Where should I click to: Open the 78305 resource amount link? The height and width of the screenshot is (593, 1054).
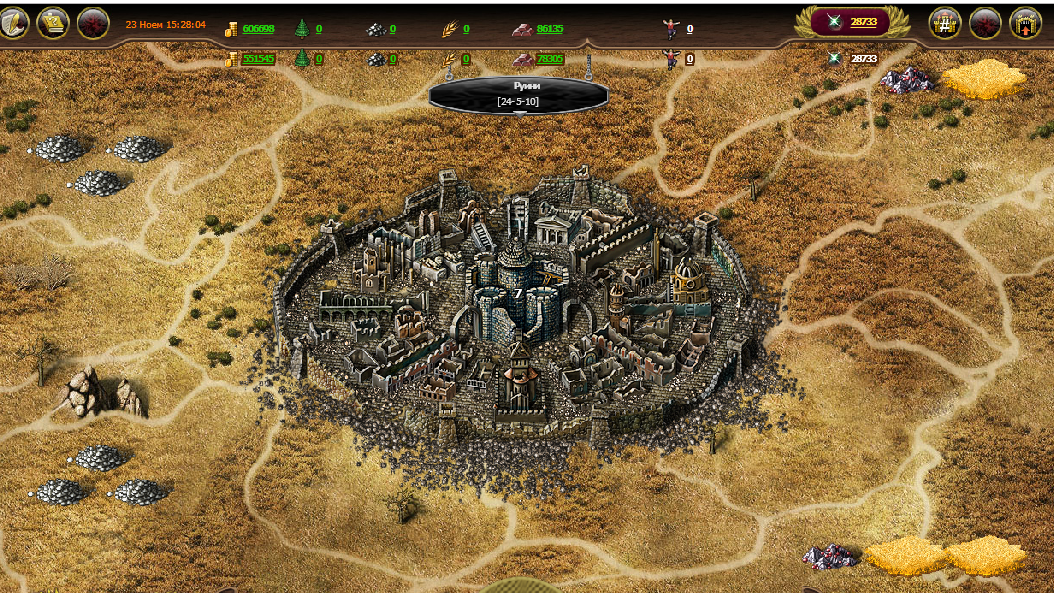click(550, 59)
